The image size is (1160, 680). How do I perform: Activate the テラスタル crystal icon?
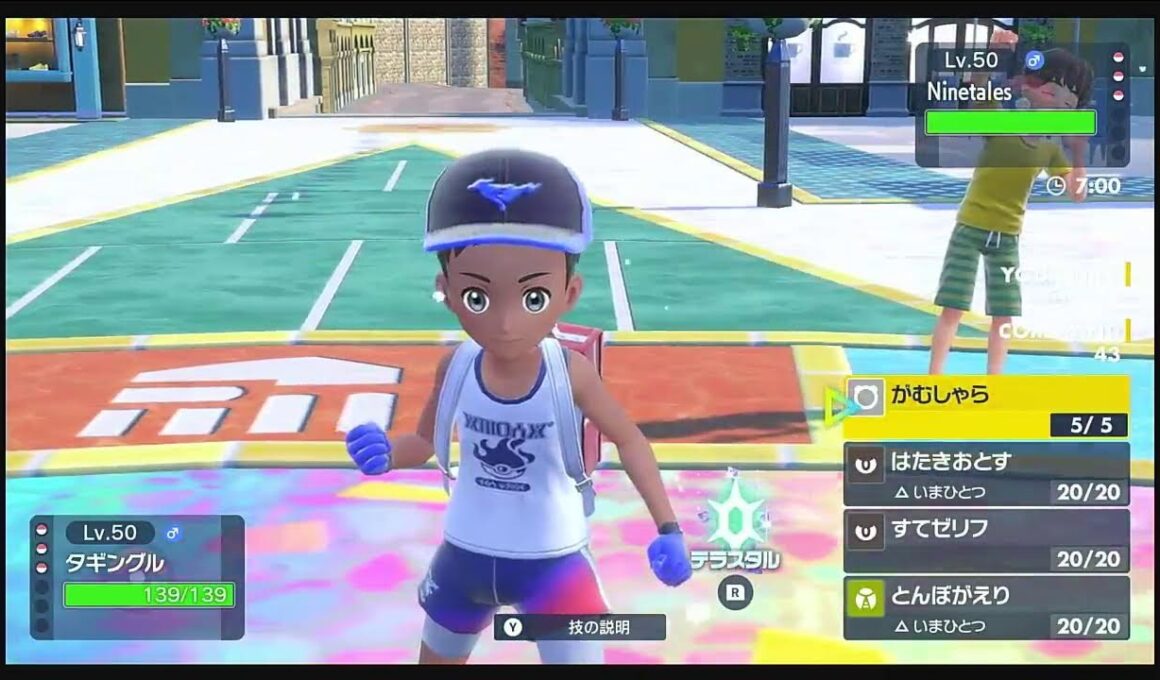pyautogui.click(x=735, y=518)
